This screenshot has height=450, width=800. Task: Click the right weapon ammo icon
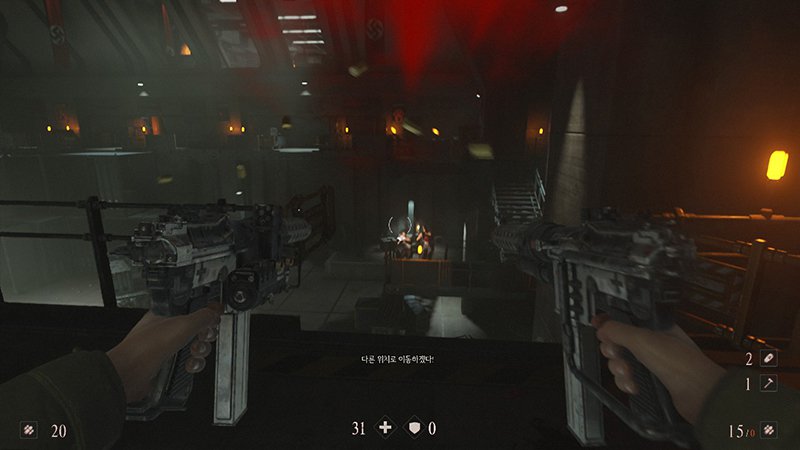point(768,431)
